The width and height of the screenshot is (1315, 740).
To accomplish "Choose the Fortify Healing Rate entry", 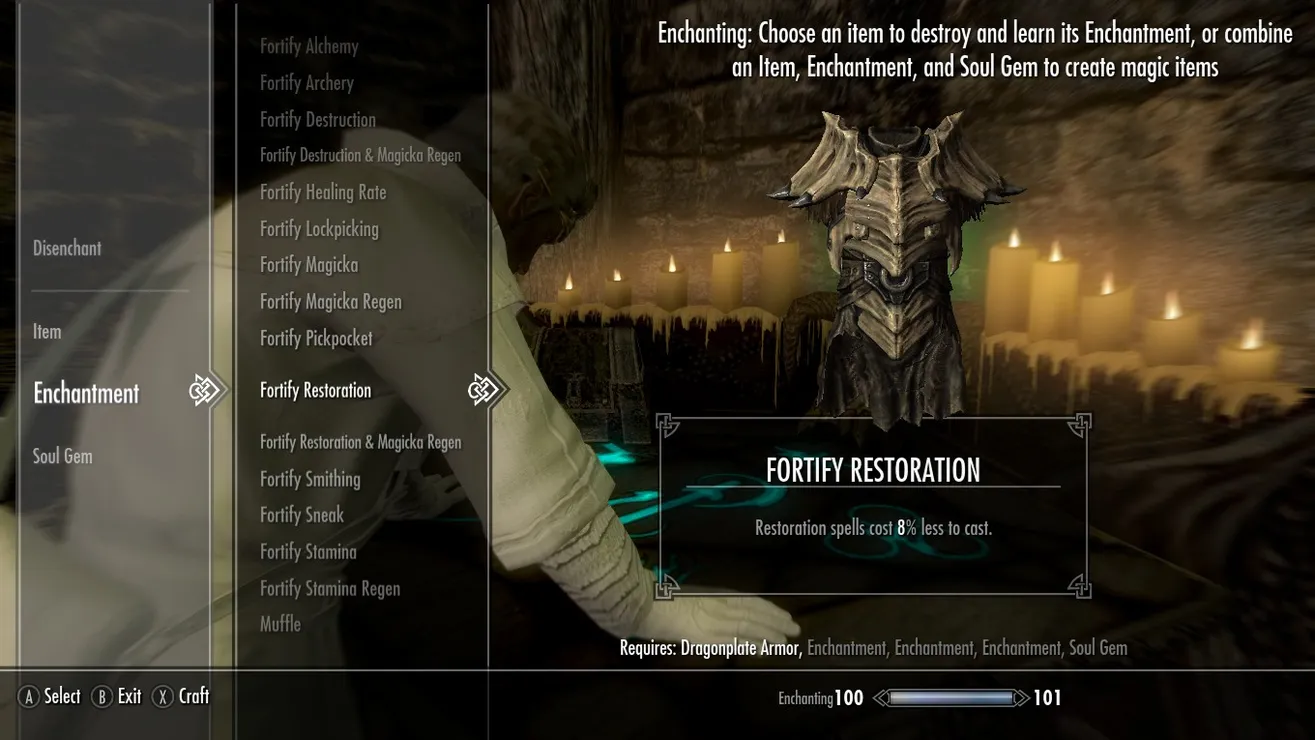I will coord(323,192).
